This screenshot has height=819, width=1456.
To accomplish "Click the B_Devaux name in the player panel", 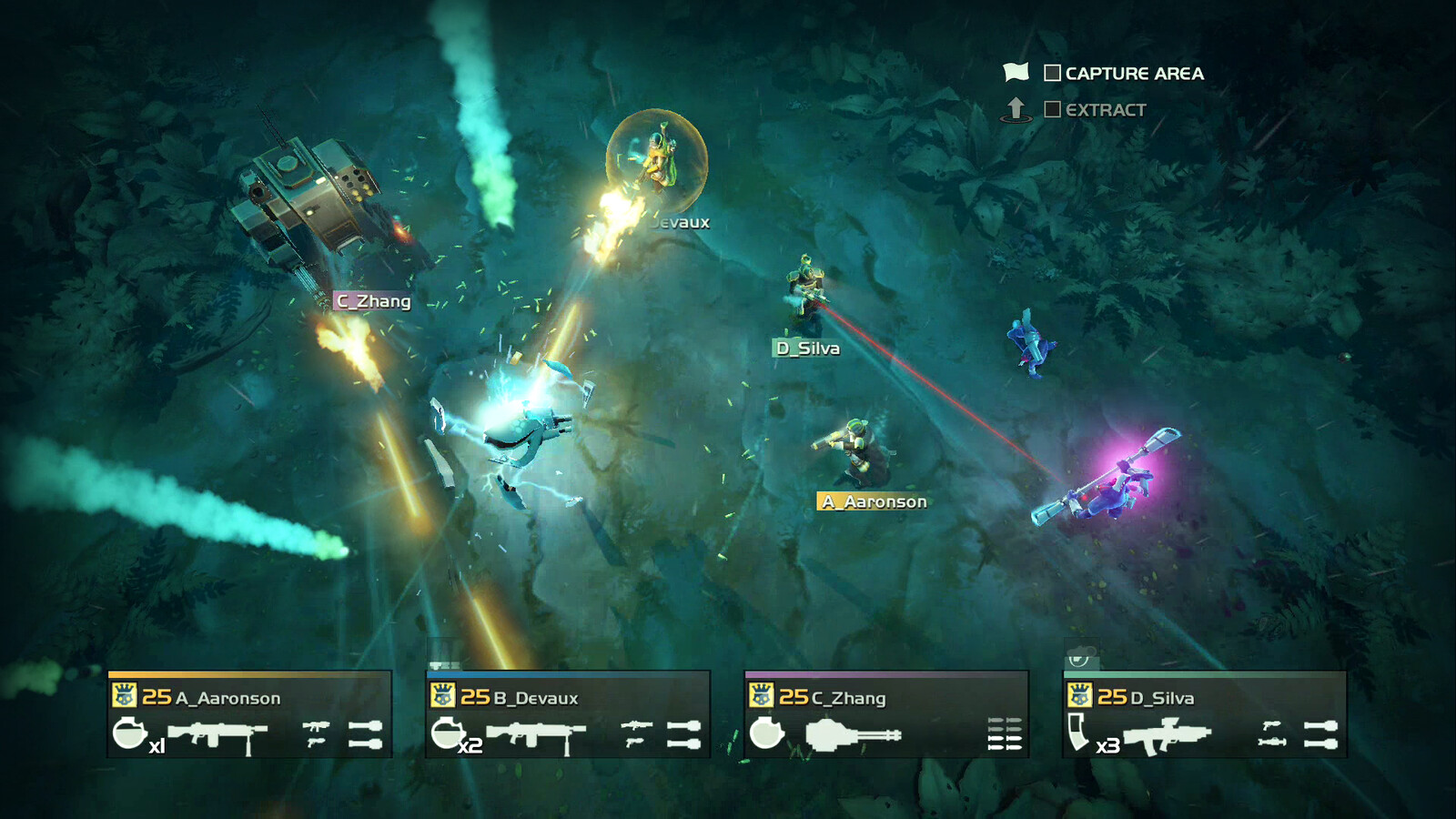I will click(535, 698).
